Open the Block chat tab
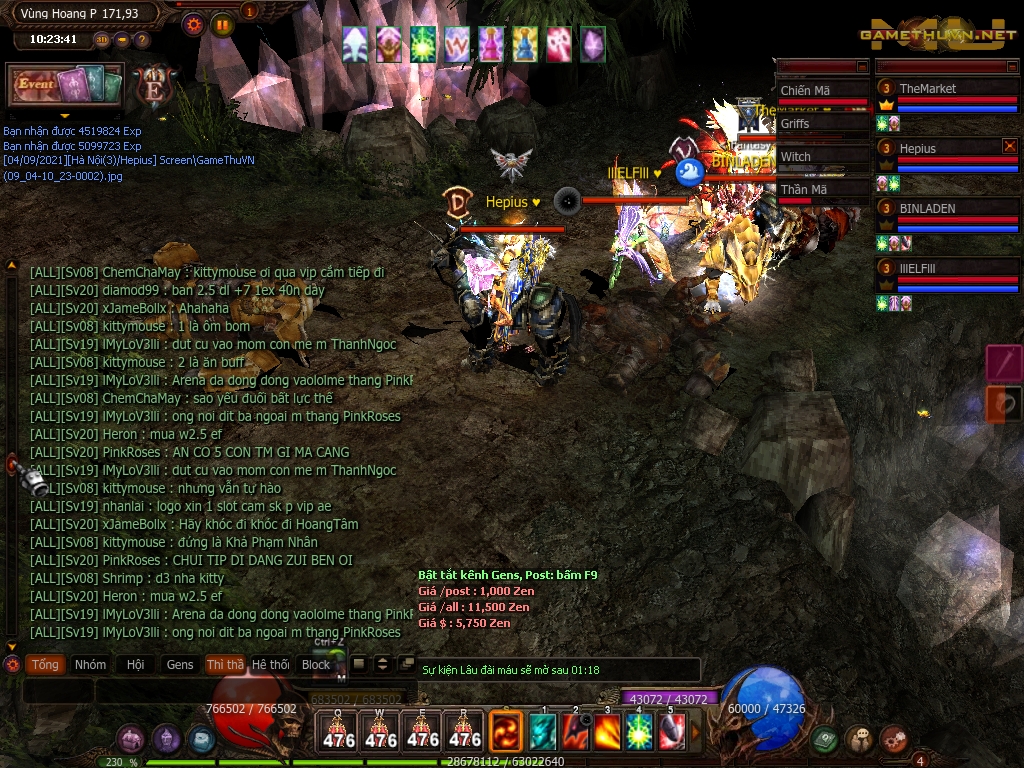 pyautogui.click(x=316, y=664)
